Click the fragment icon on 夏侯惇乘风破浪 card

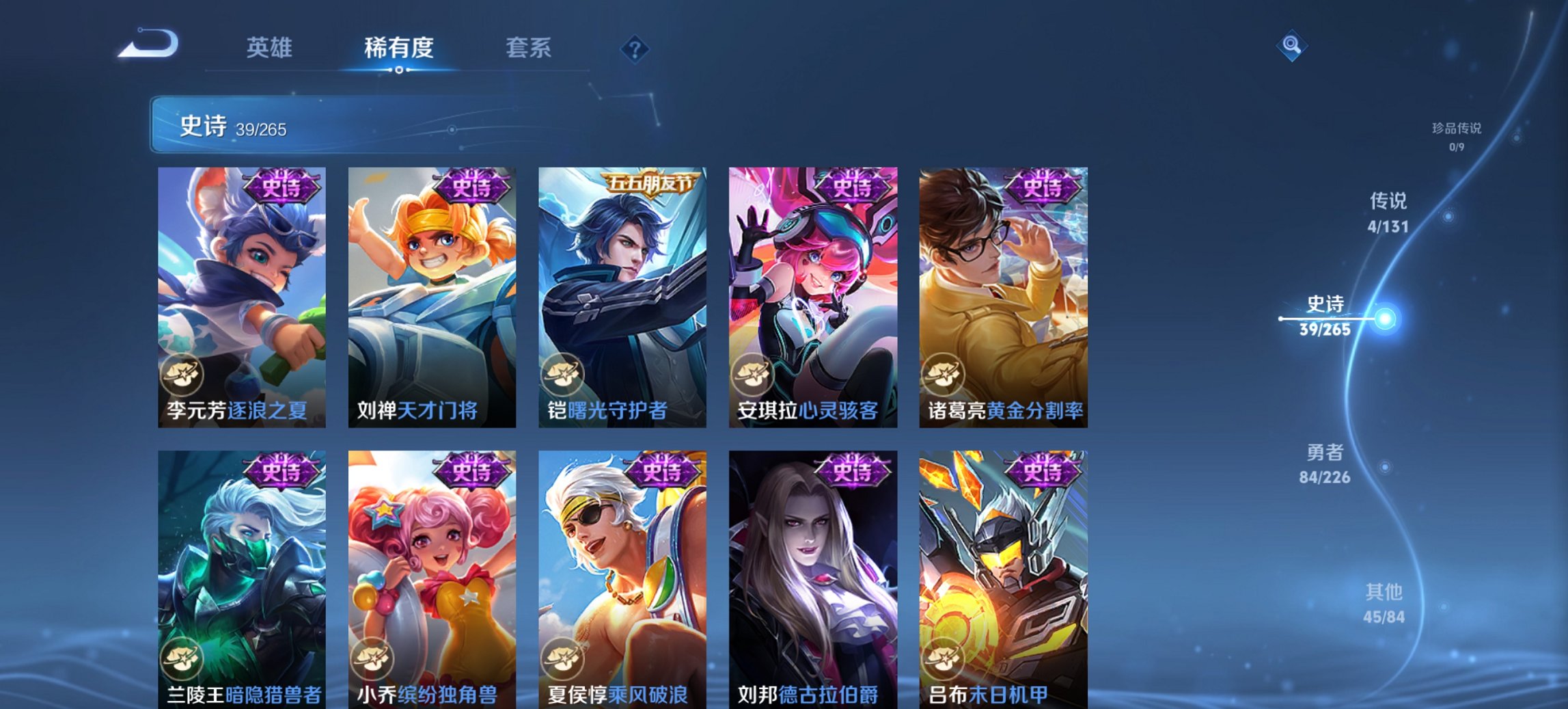coord(563,657)
